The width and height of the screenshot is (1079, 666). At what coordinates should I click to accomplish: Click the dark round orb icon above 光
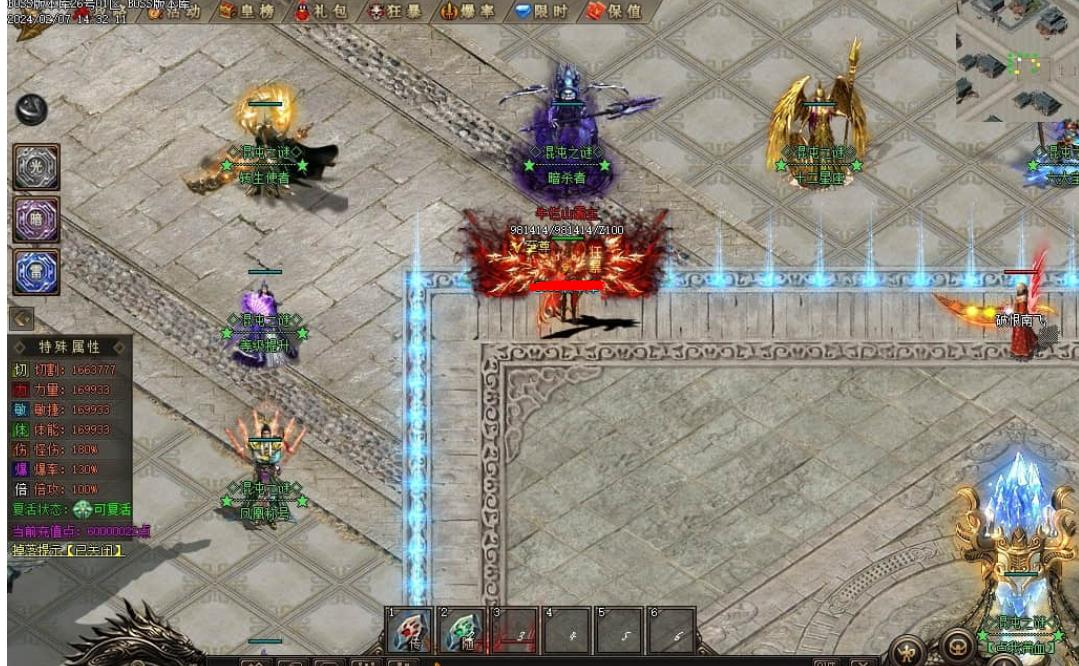click(31, 109)
